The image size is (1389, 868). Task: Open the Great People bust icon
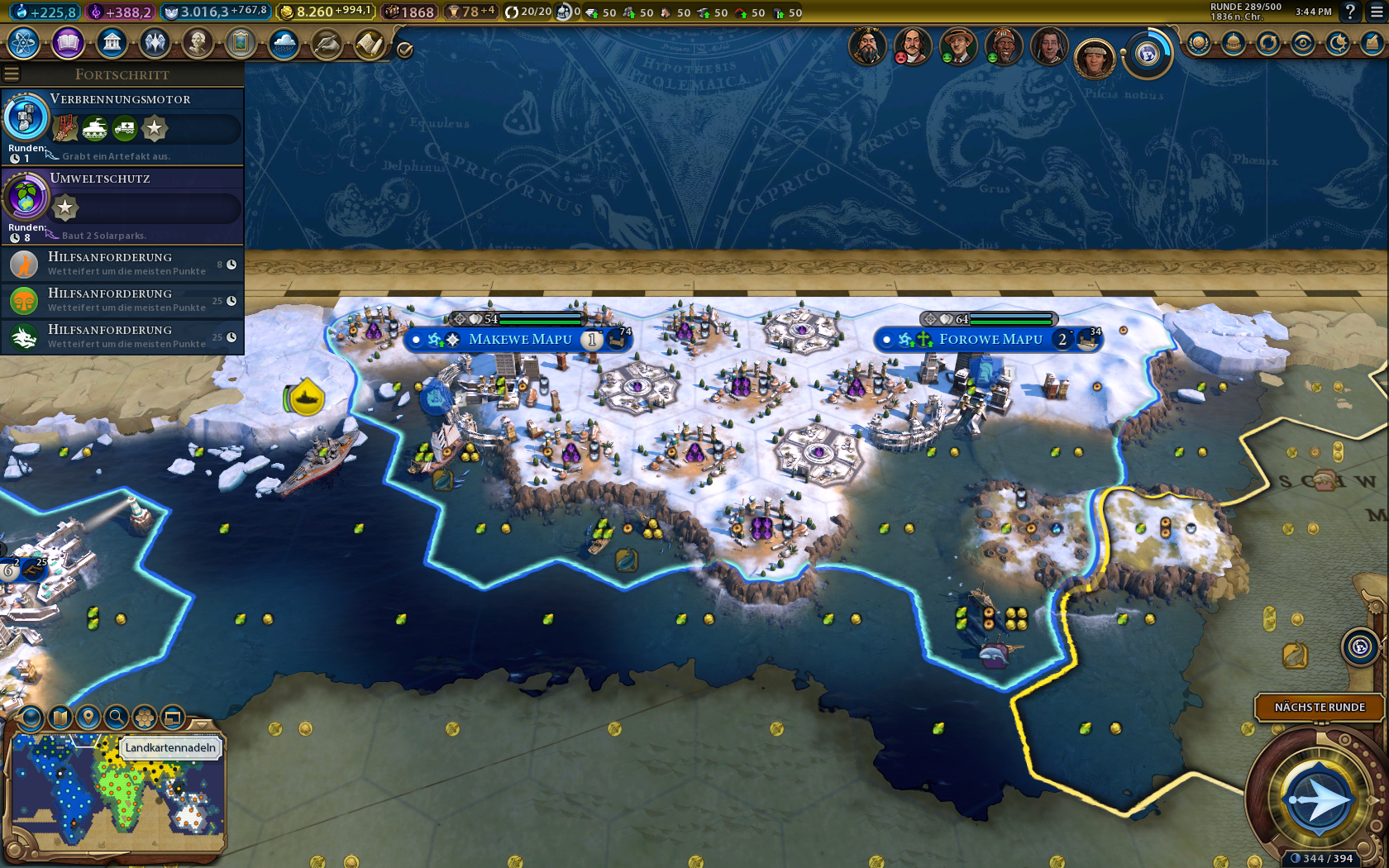(197, 42)
